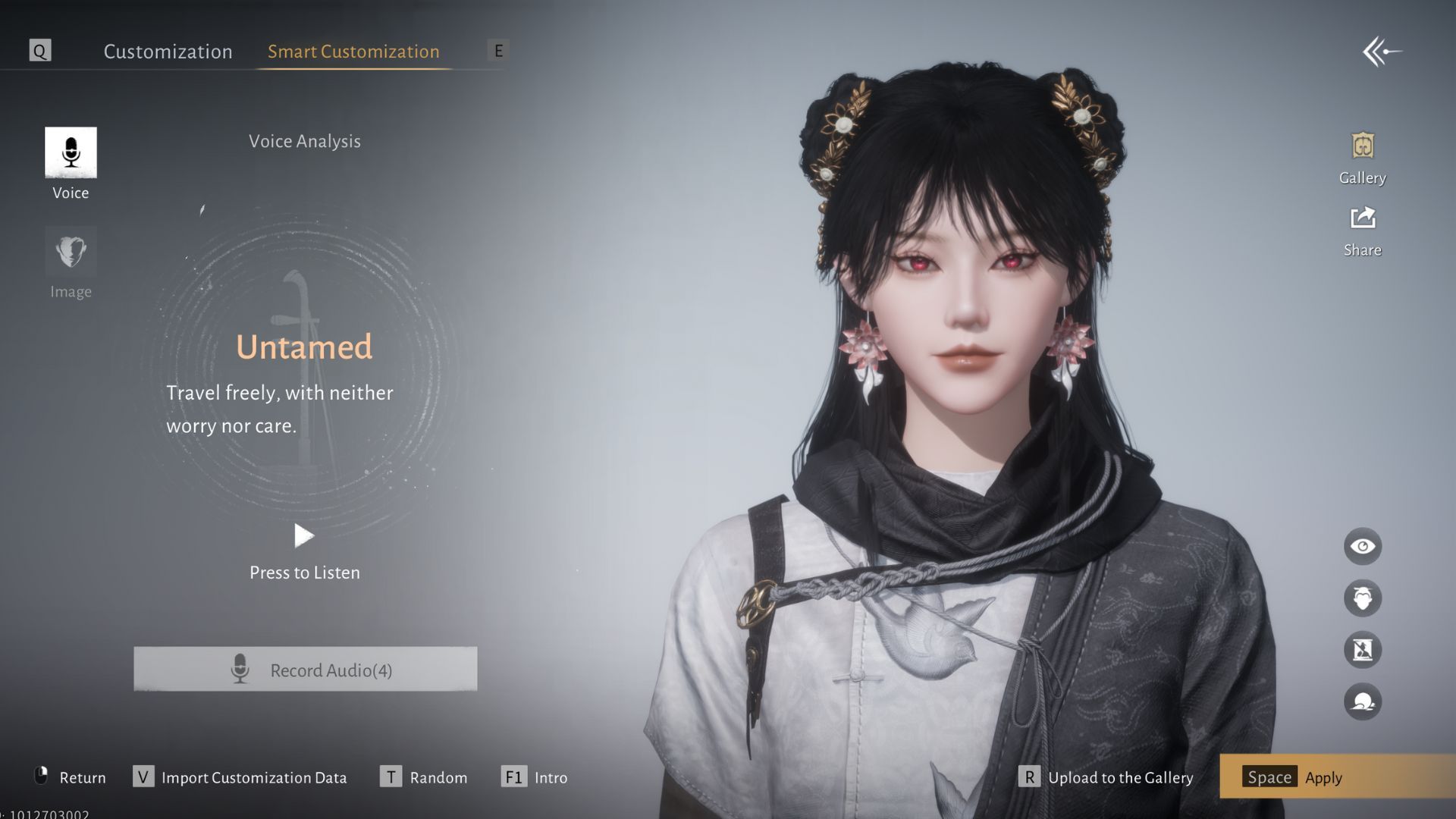Show the Intro information
Viewport: 1456px width, 819px height.
pyautogui.click(x=535, y=777)
